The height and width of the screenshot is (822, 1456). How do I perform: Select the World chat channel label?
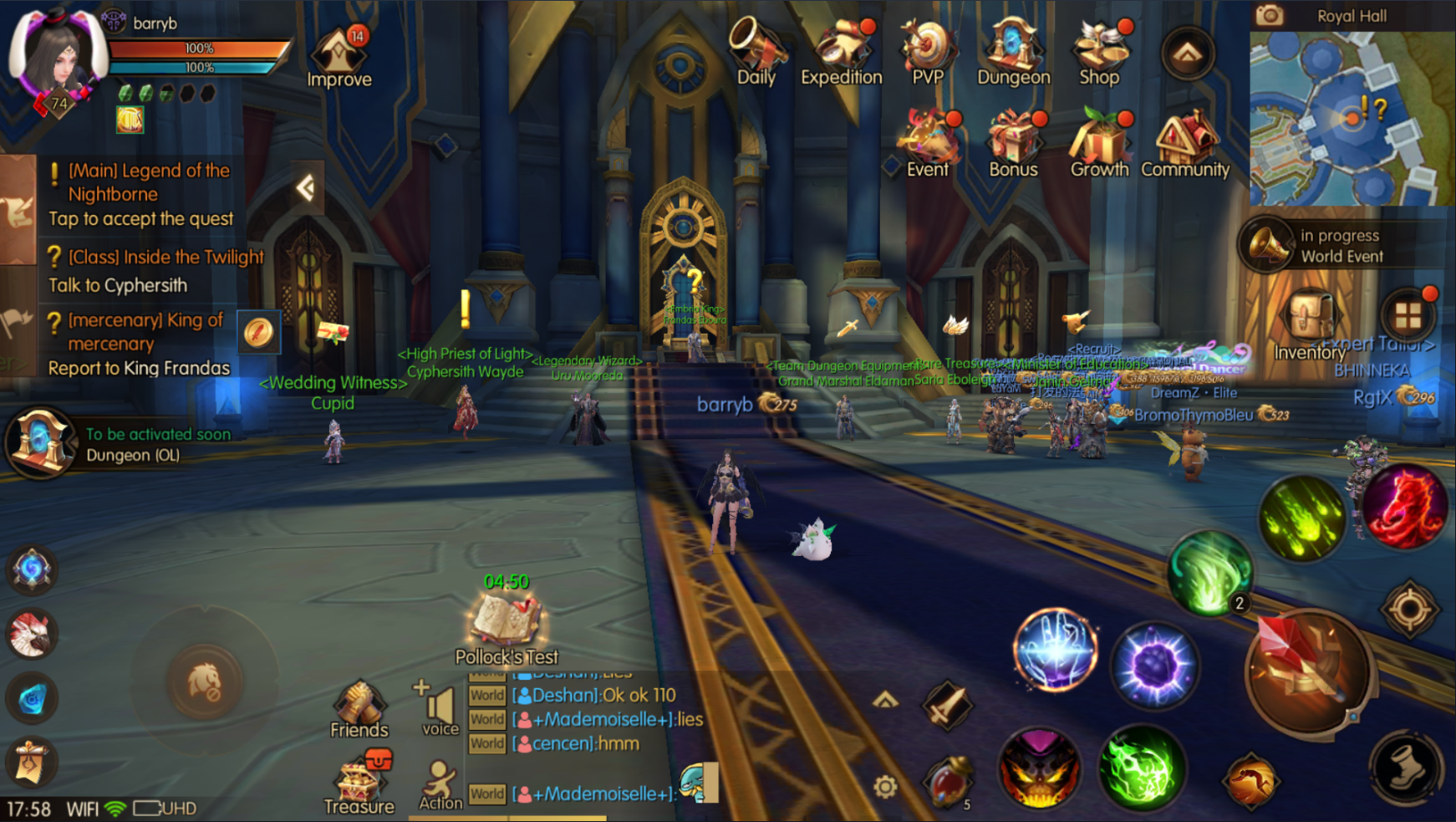click(486, 695)
